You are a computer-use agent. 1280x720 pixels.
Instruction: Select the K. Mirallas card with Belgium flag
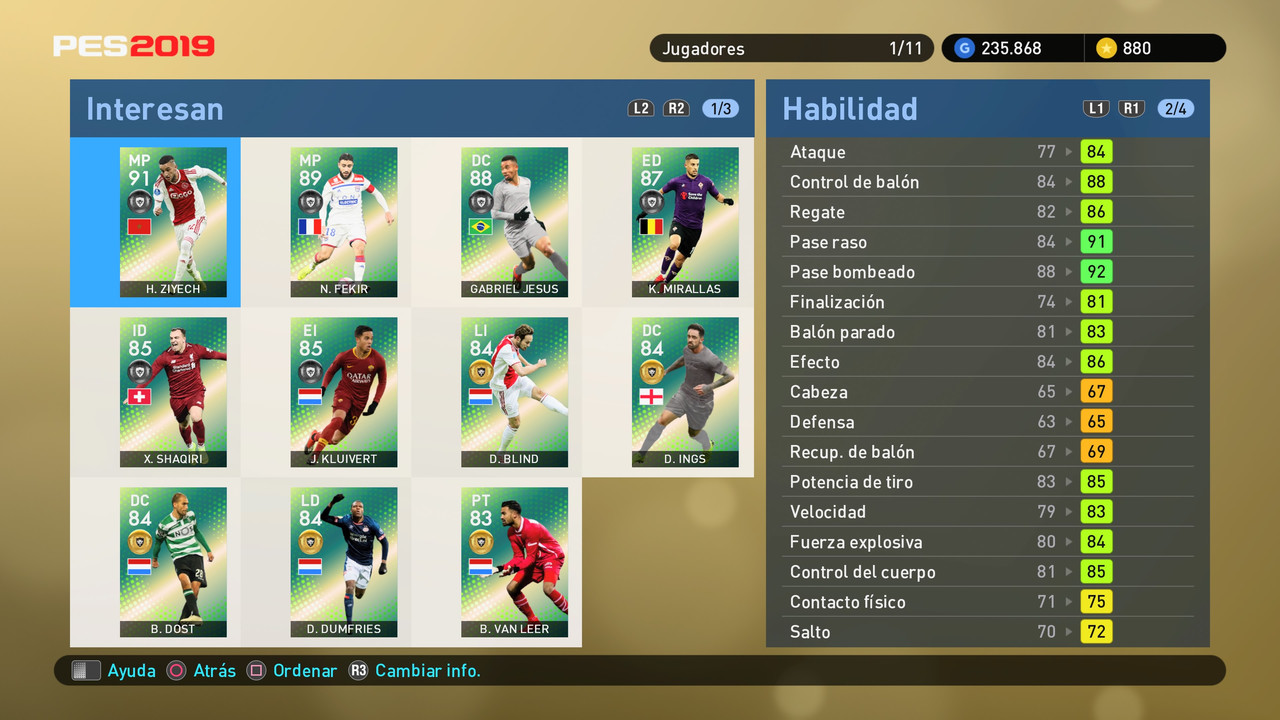coord(685,222)
